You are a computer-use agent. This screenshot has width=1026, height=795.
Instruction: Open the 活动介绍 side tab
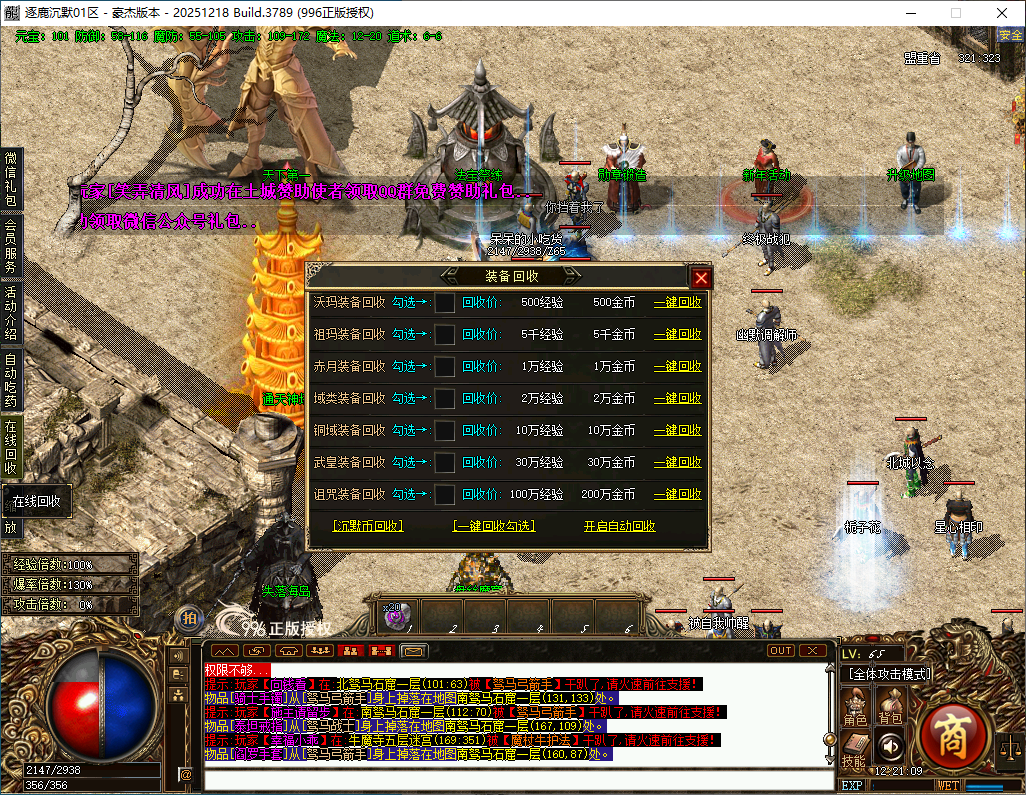coord(11,313)
